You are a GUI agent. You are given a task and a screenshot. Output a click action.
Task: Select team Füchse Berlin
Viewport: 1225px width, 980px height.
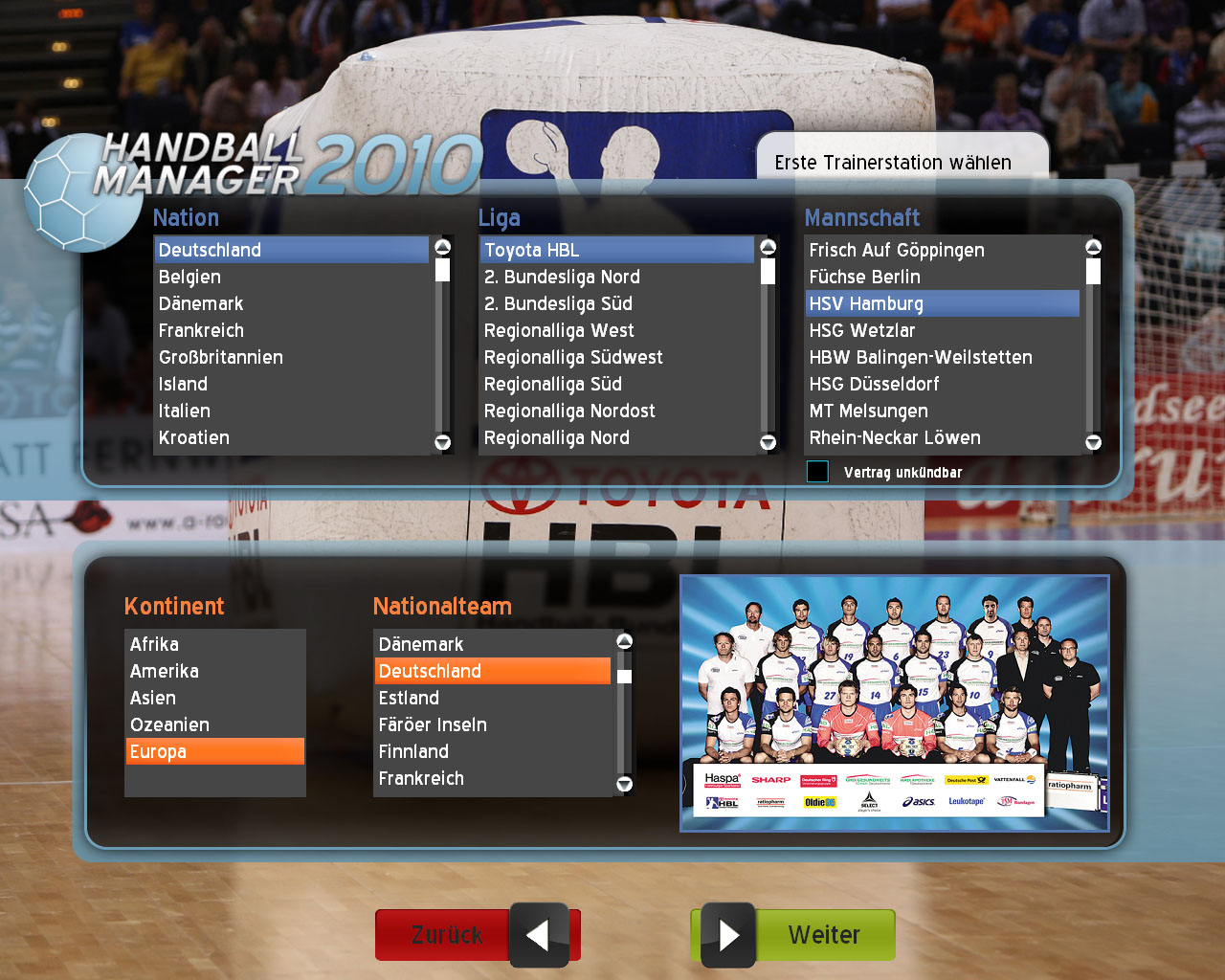[864, 278]
